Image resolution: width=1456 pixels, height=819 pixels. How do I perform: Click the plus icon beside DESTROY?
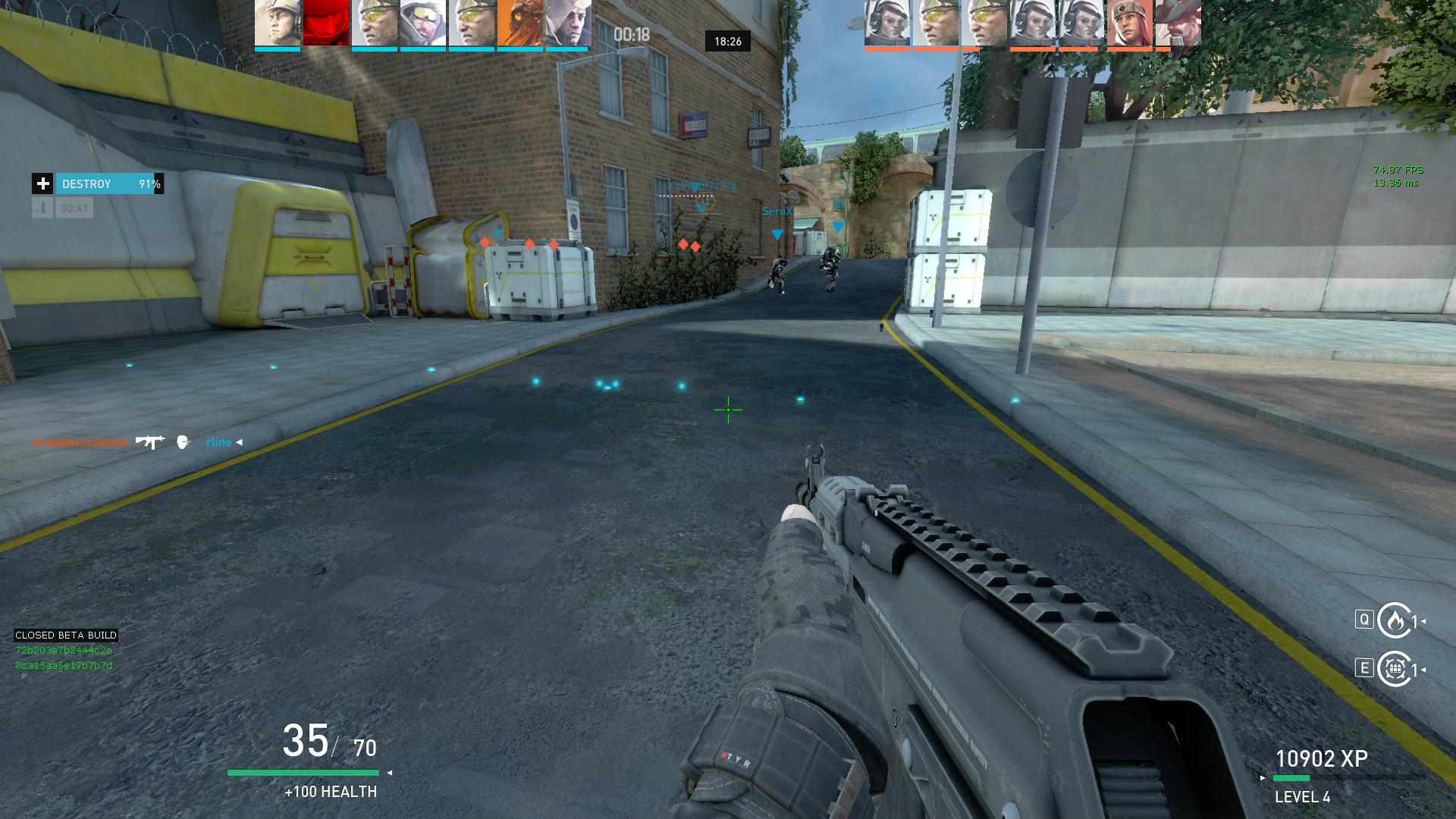click(x=42, y=184)
